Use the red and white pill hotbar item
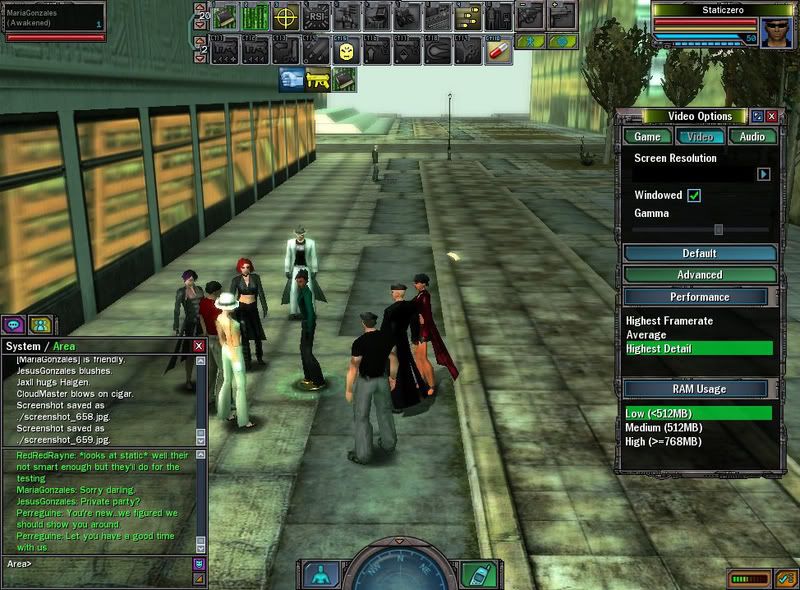The image size is (800, 590). coord(498,49)
